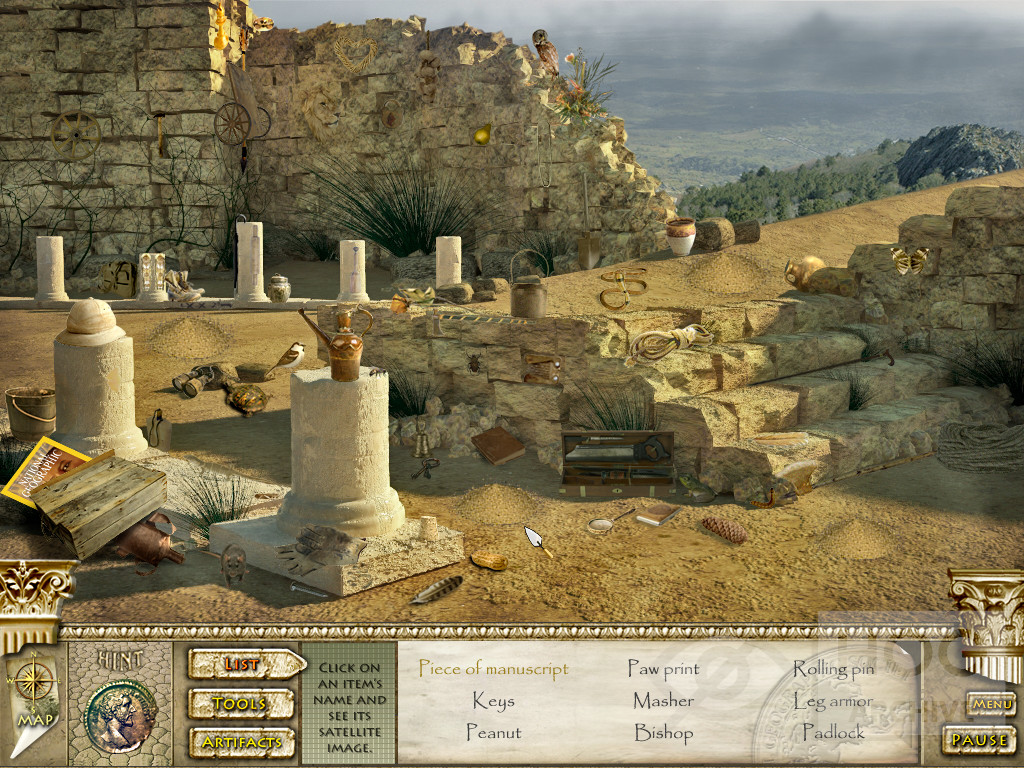The width and height of the screenshot is (1024, 768).
Task: Switch to the List tab
Action: pos(244,664)
